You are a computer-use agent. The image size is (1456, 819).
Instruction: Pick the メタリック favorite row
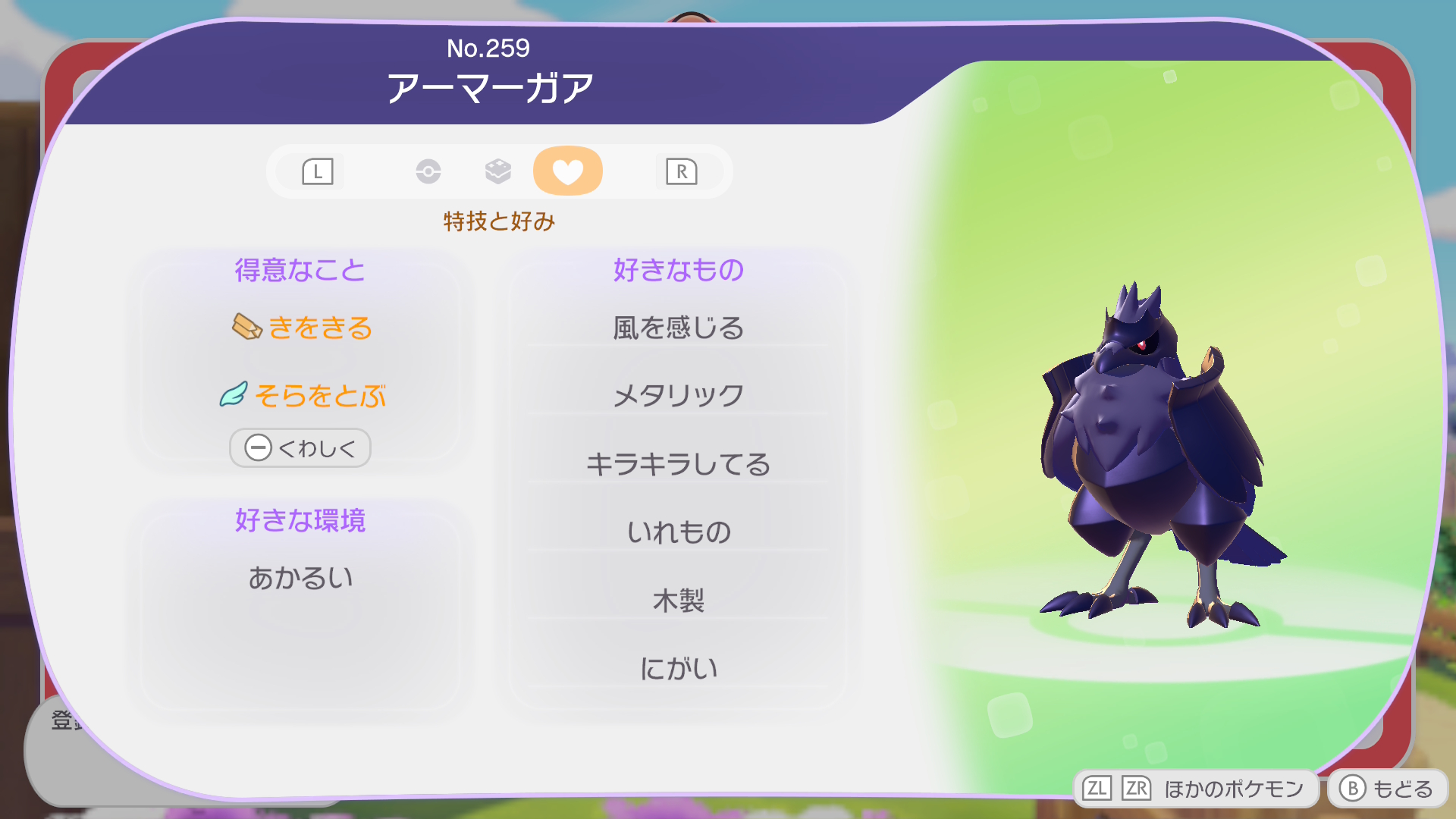coord(678,395)
